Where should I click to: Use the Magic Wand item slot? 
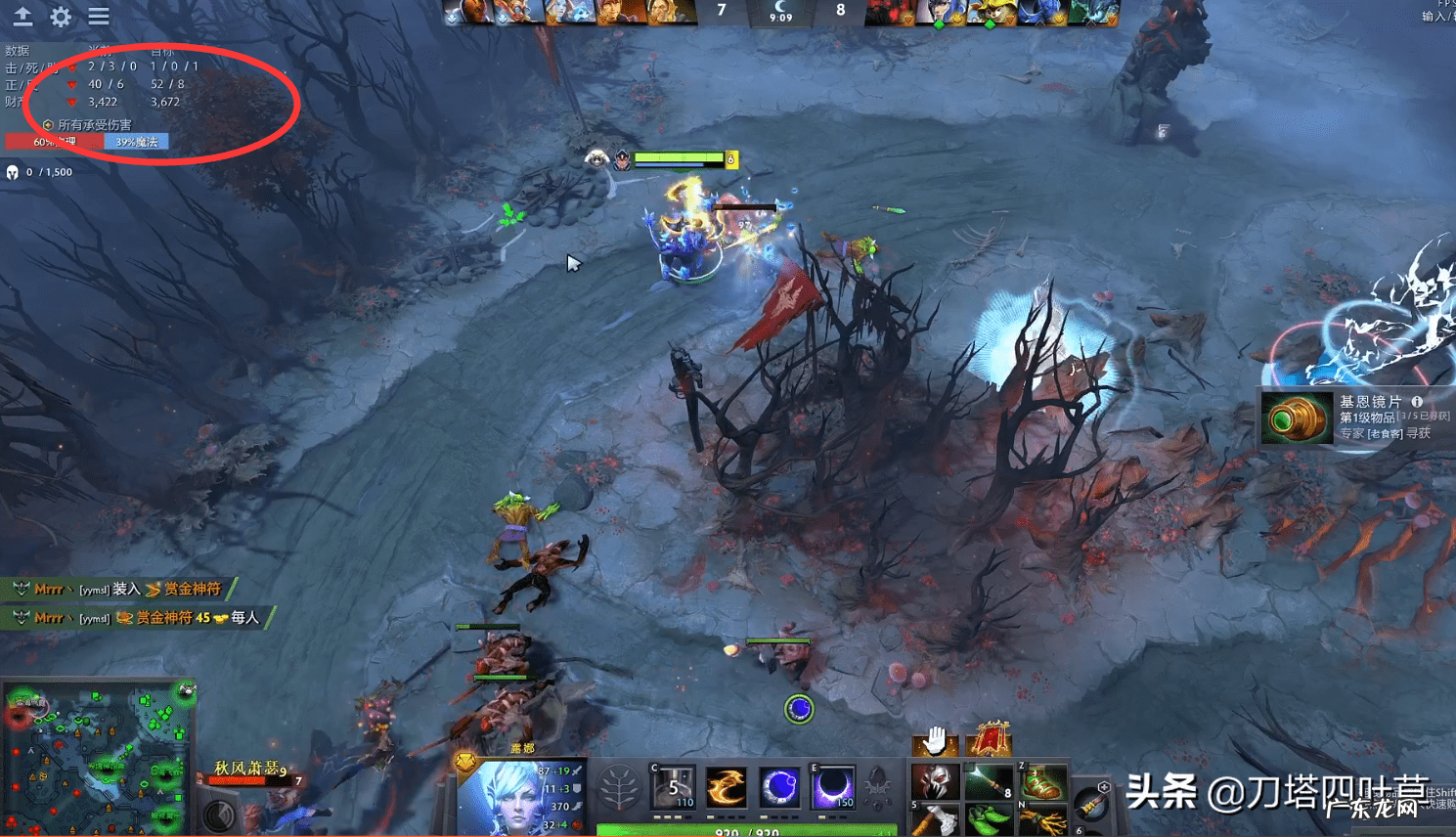[x=989, y=781]
